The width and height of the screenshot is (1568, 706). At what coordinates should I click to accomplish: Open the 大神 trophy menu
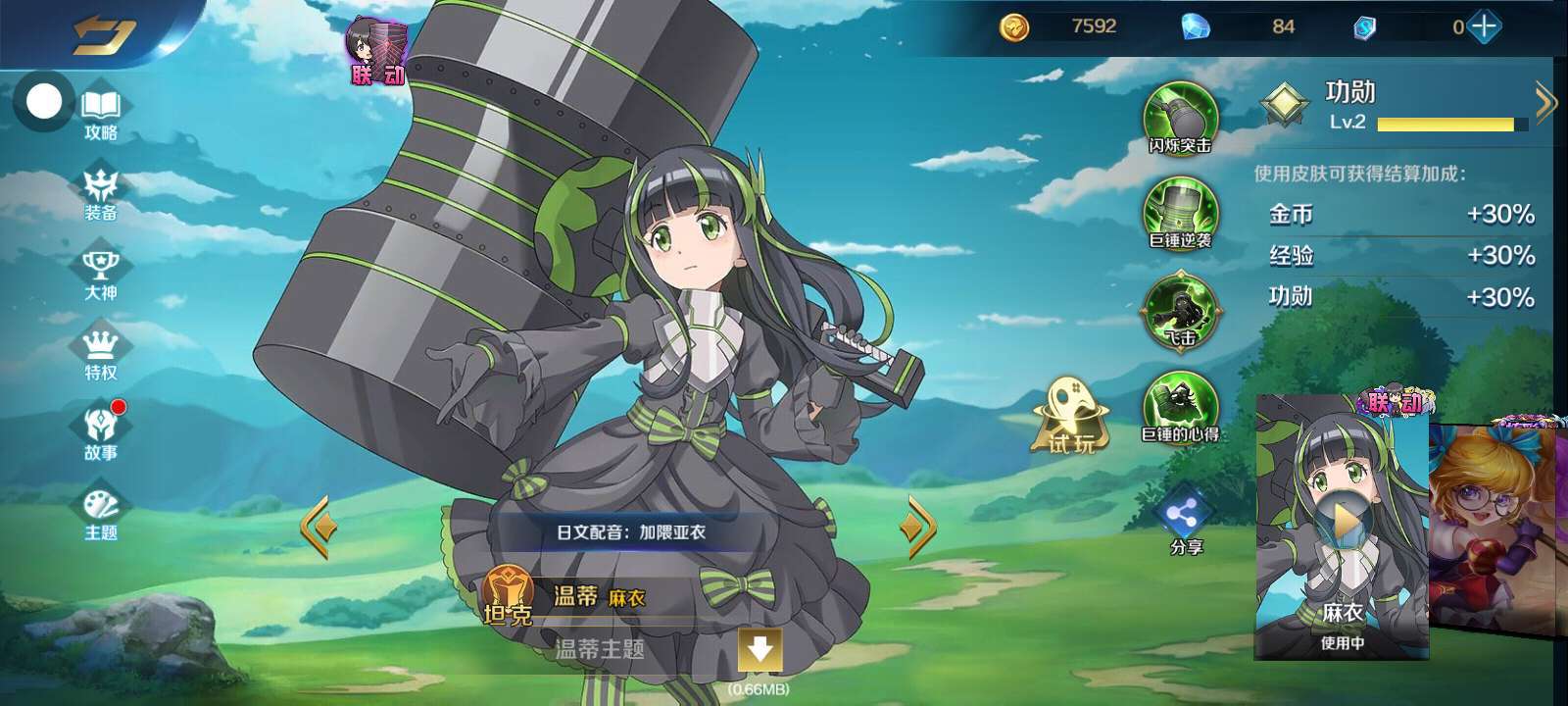[101, 276]
